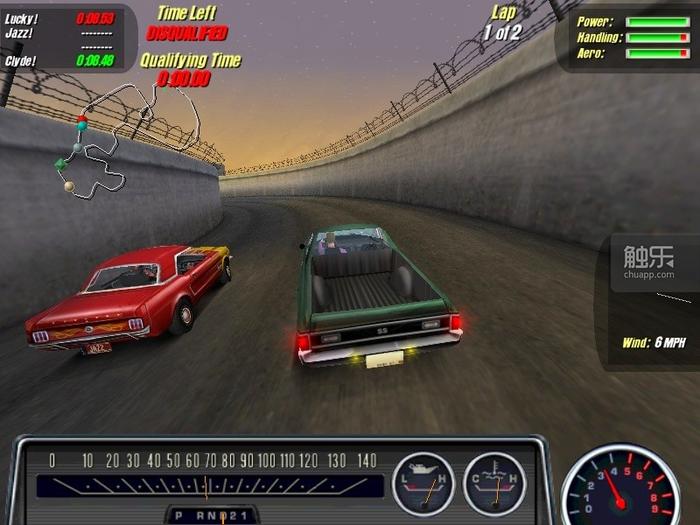Select Lucky! in the racer standings
The width and height of the screenshot is (700, 525).
point(21,18)
